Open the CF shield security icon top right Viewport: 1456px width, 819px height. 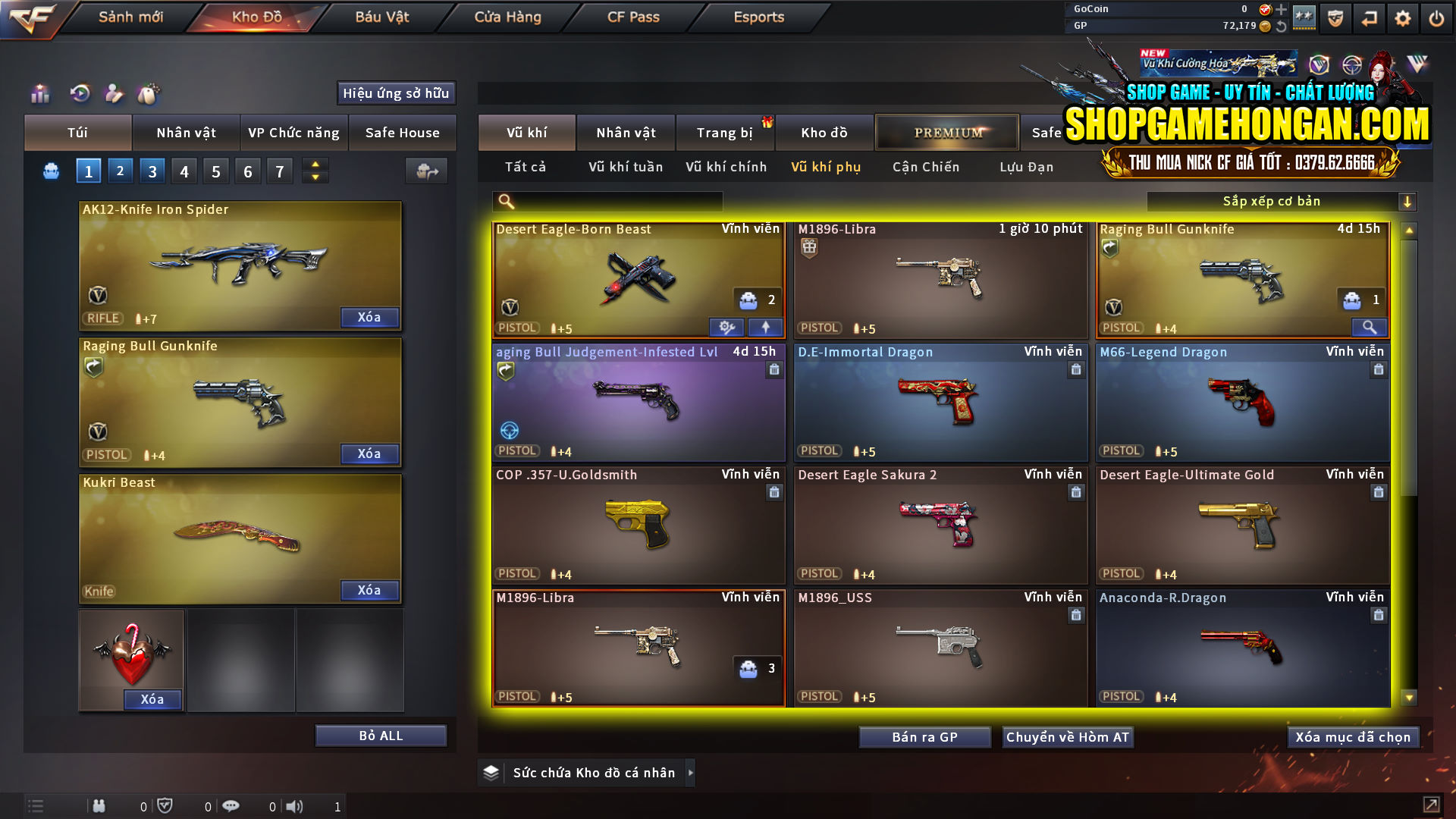(x=1334, y=17)
